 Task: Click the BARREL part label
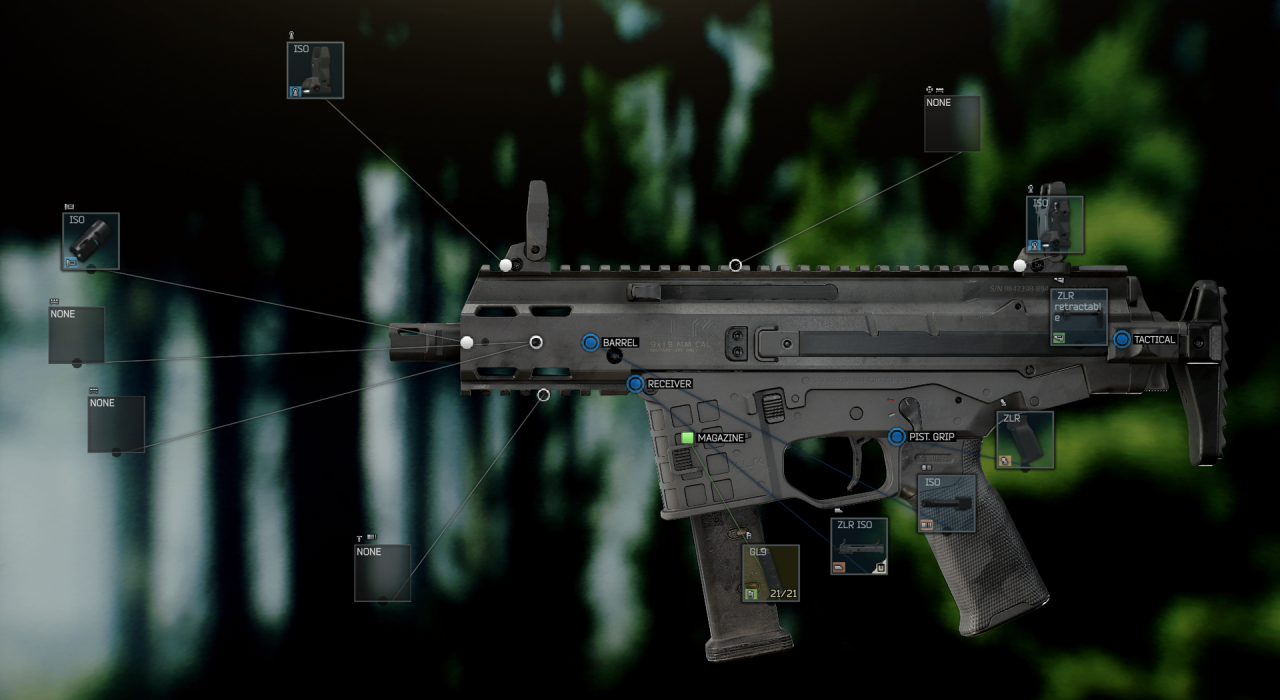pos(619,343)
